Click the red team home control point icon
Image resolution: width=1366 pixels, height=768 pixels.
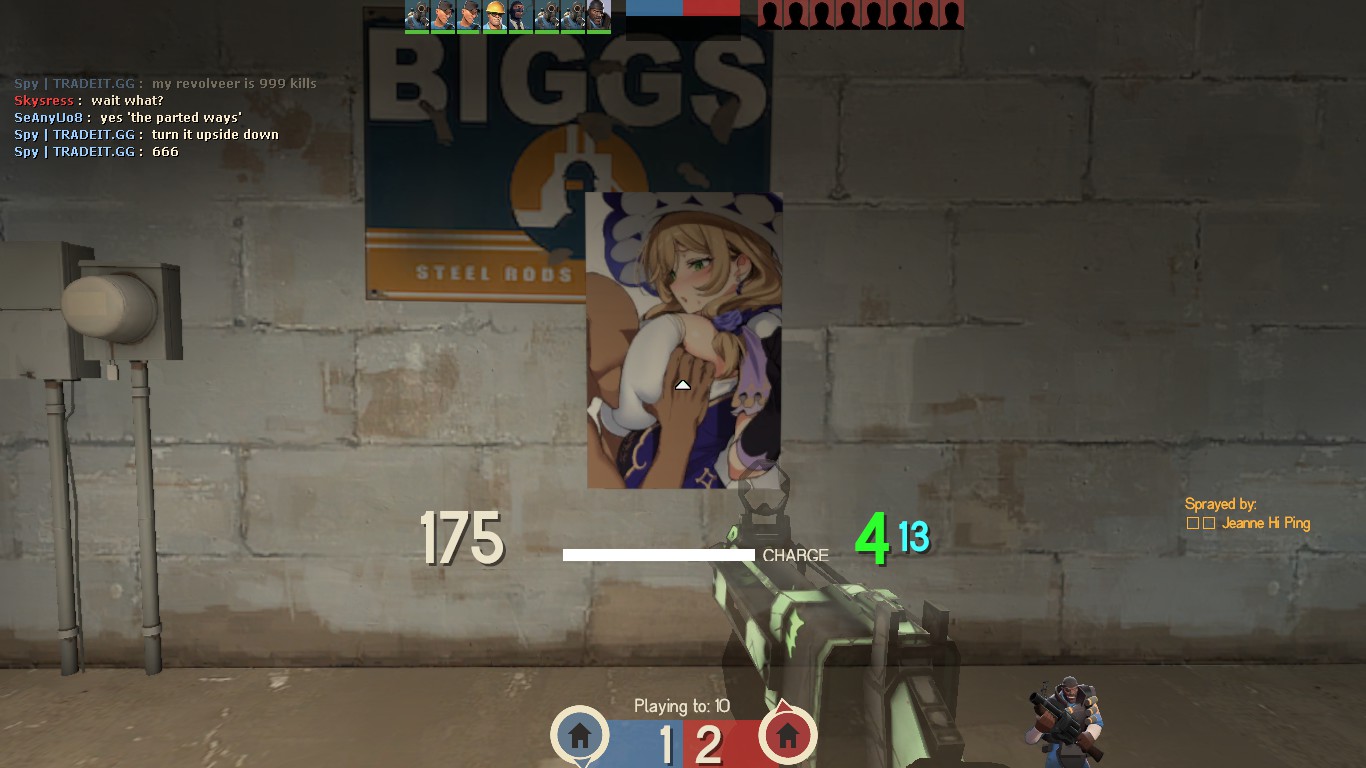(x=788, y=734)
